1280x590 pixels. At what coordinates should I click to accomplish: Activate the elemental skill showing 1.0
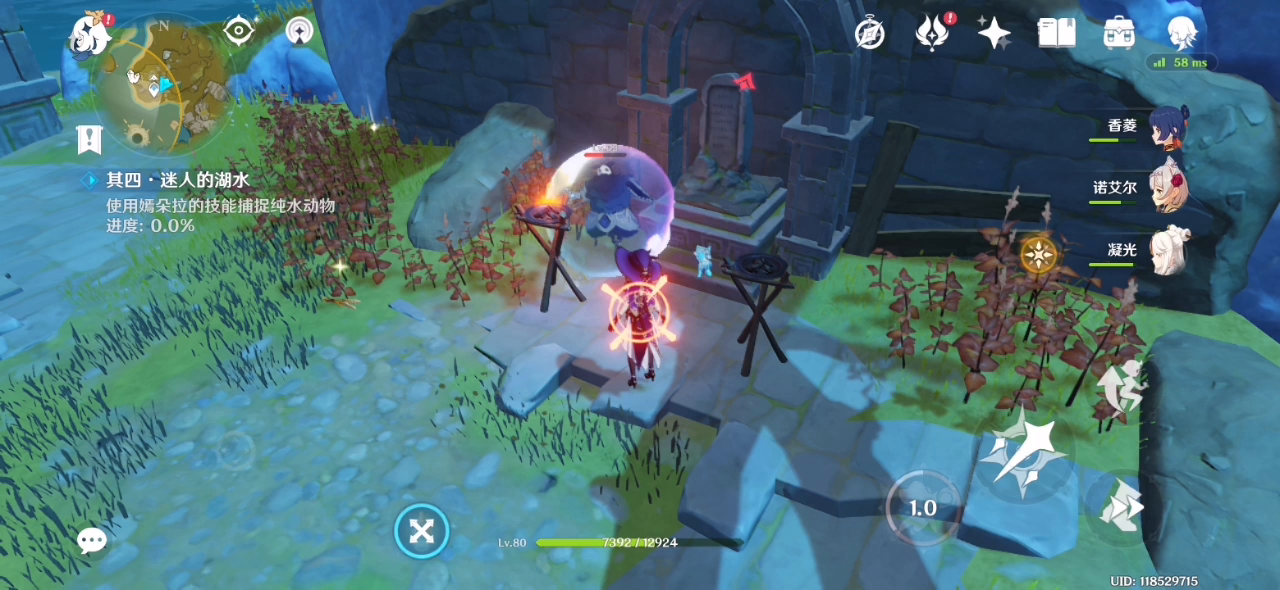(922, 508)
